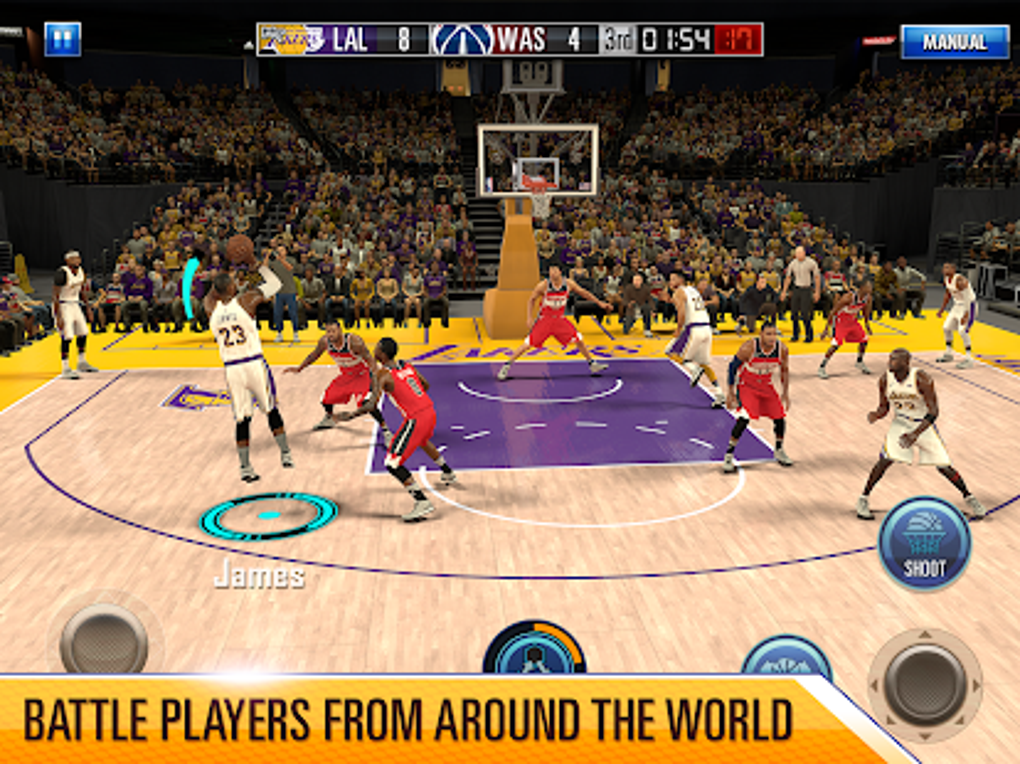Screen dimensions: 1020x764
Task: Click the right action joystick
Action: pyautogui.click(x=925, y=684)
